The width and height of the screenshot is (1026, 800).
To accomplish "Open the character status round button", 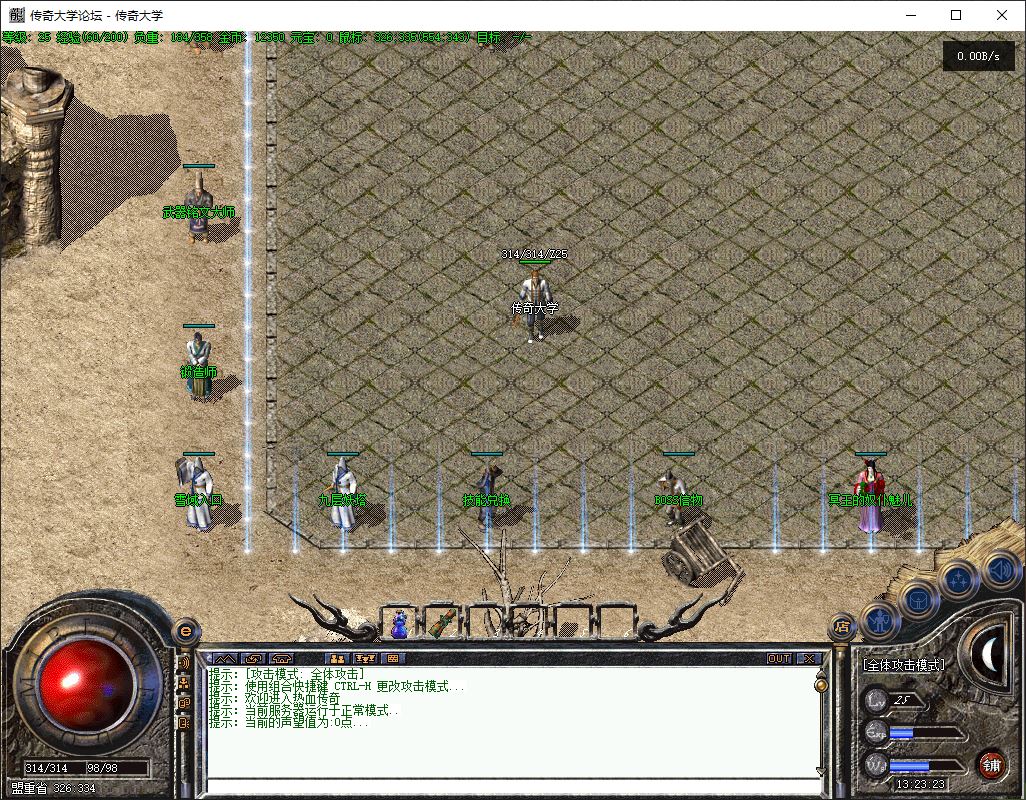I will pos(880,621).
